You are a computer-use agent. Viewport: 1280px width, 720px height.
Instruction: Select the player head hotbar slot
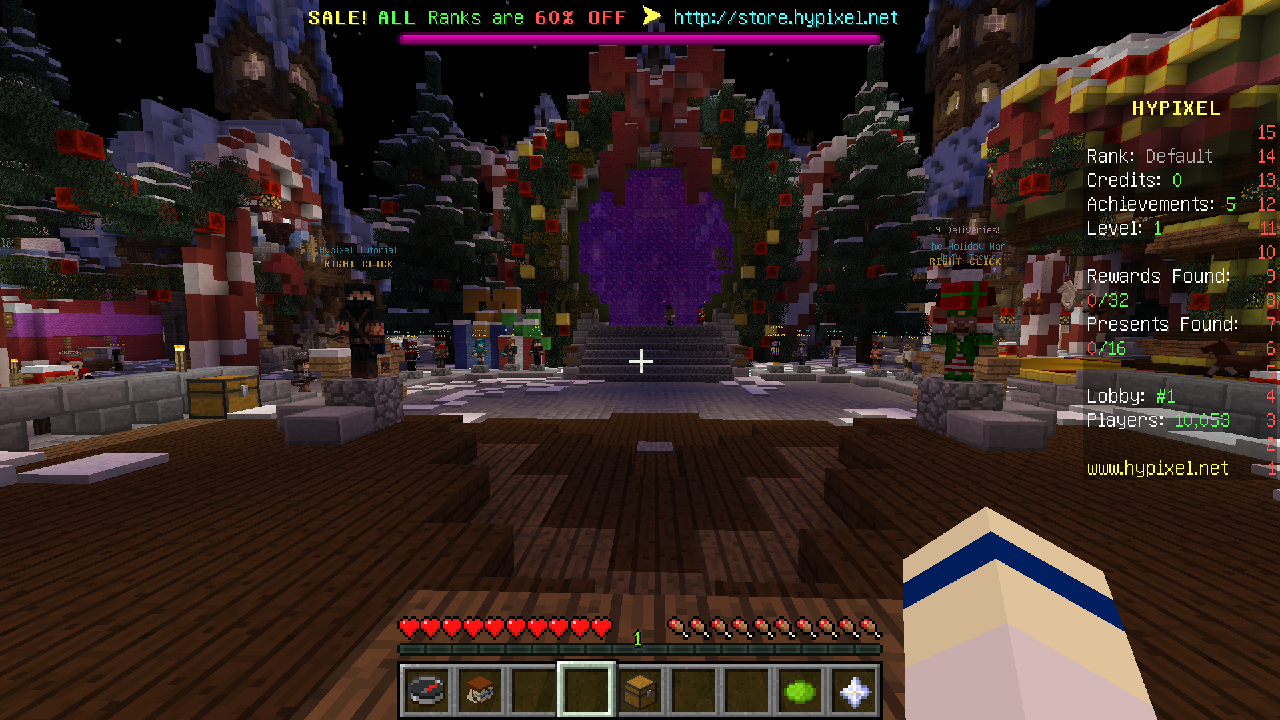[x=479, y=690]
